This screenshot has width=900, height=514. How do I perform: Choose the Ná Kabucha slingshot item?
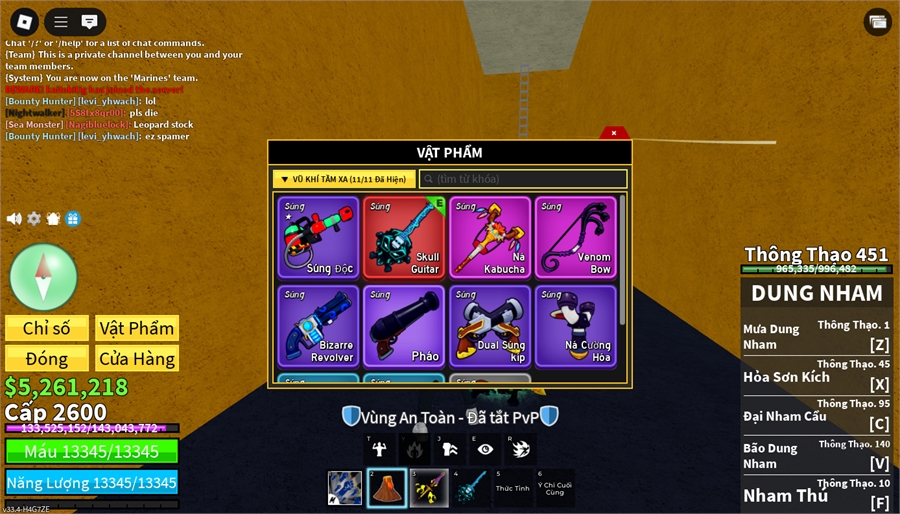coord(490,237)
